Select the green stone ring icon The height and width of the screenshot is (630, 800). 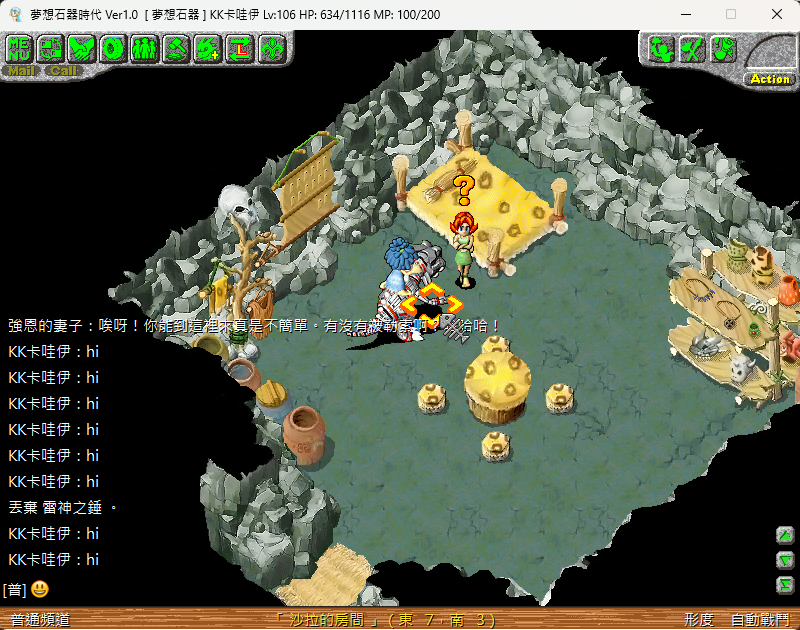pyautogui.click(x=114, y=47)
